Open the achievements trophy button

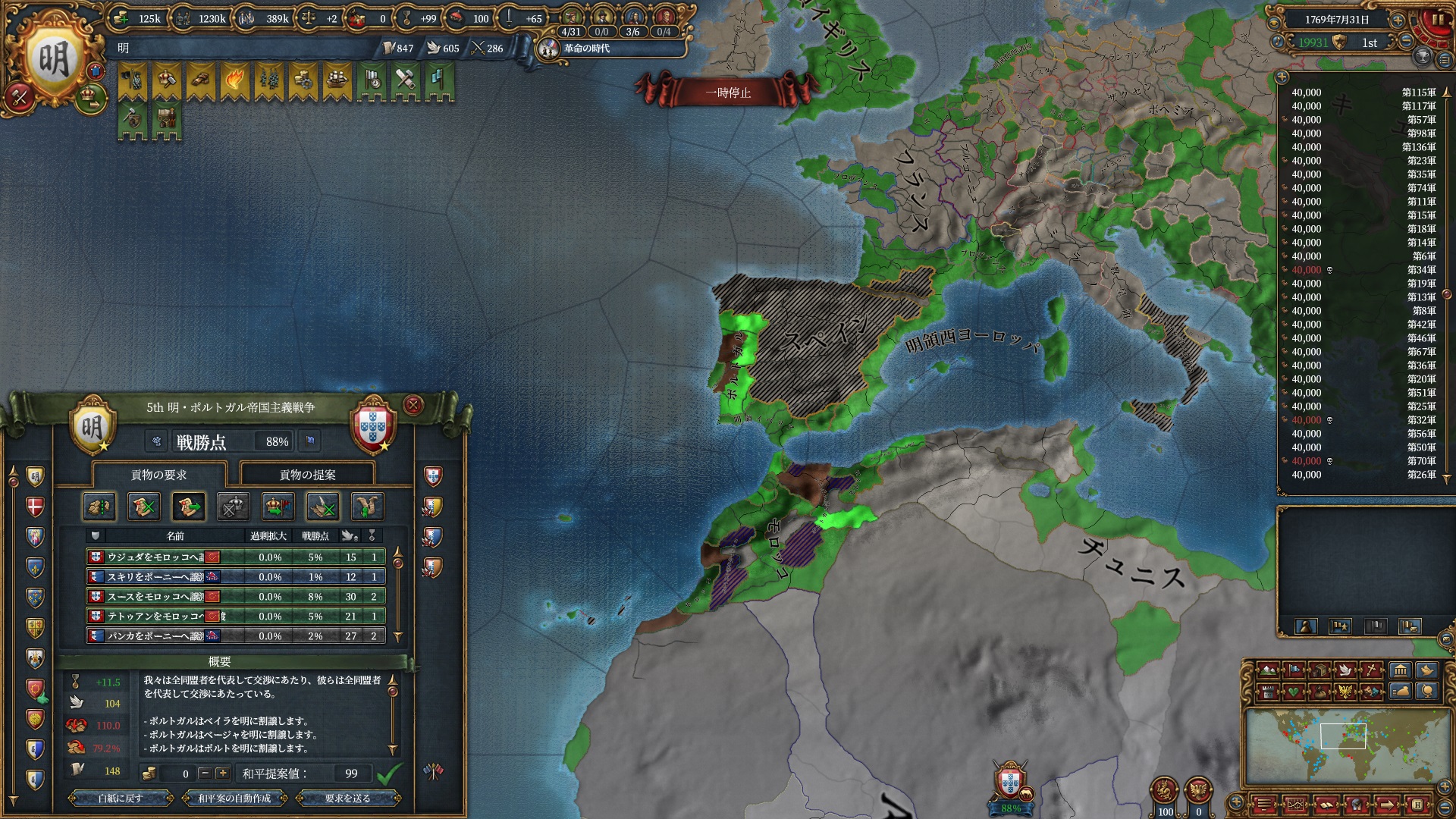[x=1423, y=56]
